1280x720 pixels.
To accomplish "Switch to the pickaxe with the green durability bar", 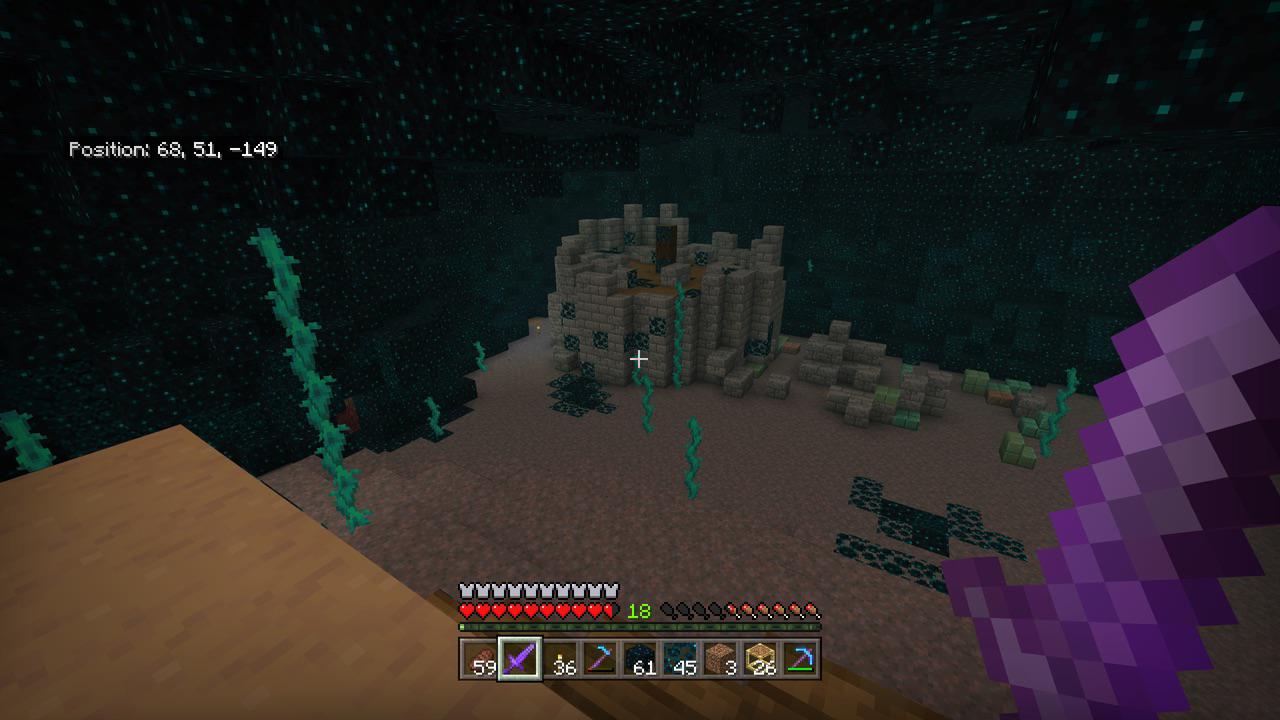I will (800, 659).
